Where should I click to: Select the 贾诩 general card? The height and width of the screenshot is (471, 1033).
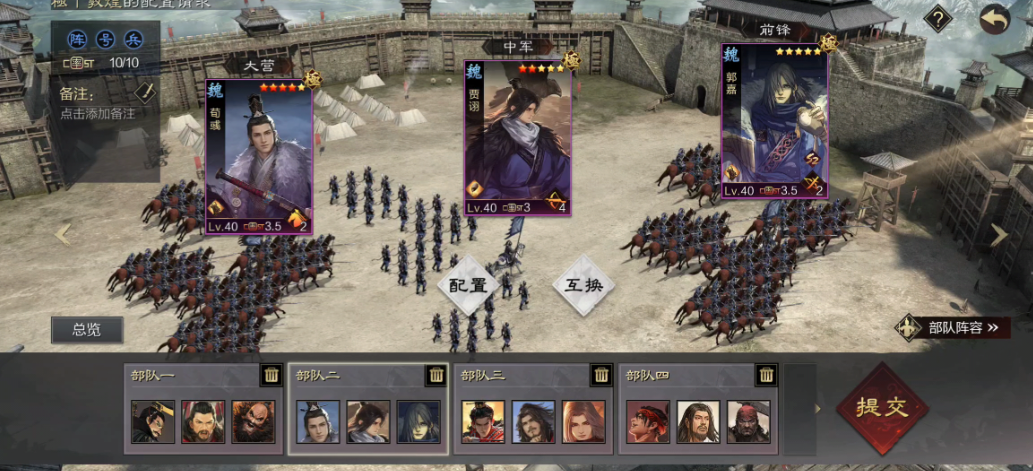517,138
